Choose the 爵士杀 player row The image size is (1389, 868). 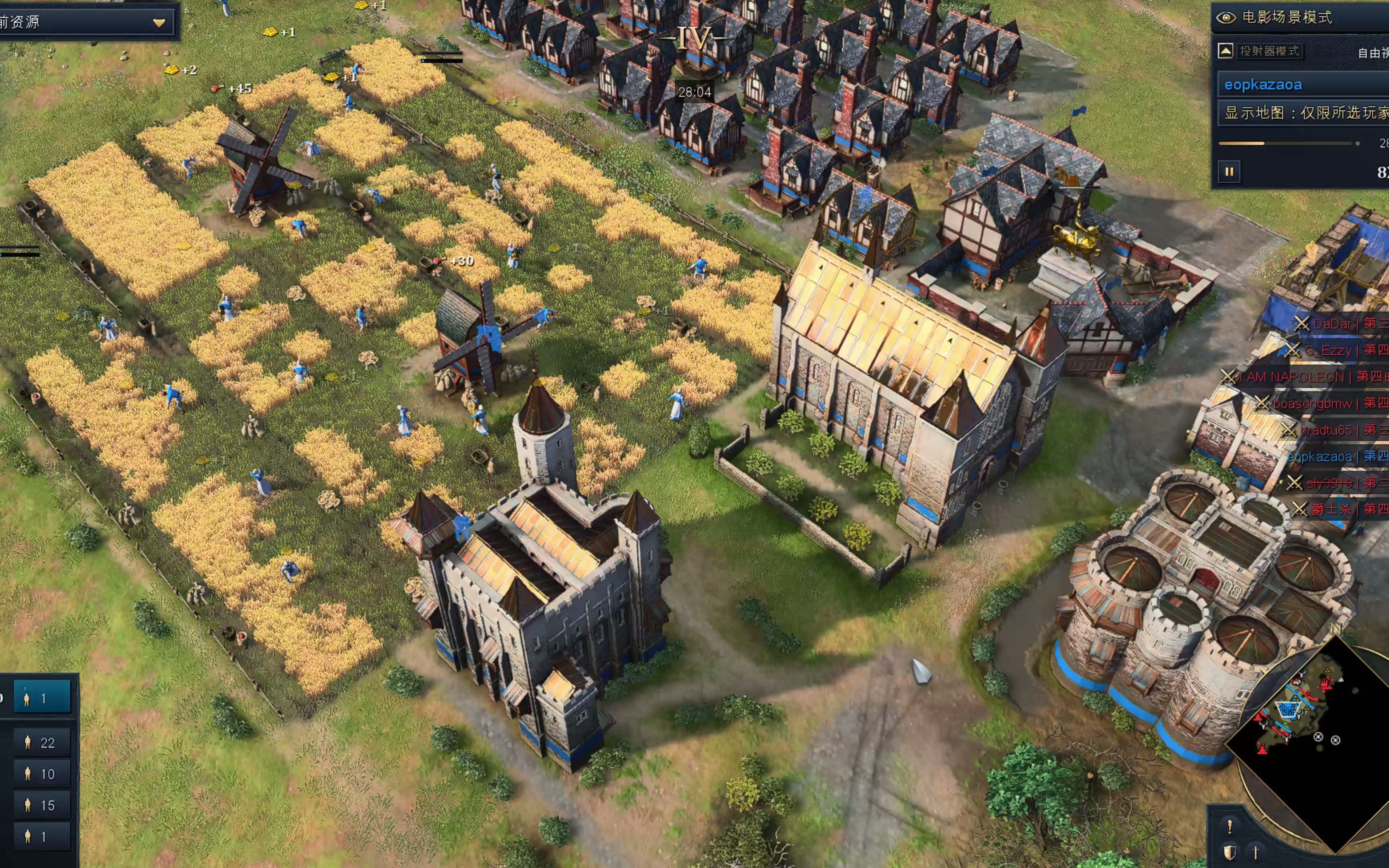[x=1331, y=509]
